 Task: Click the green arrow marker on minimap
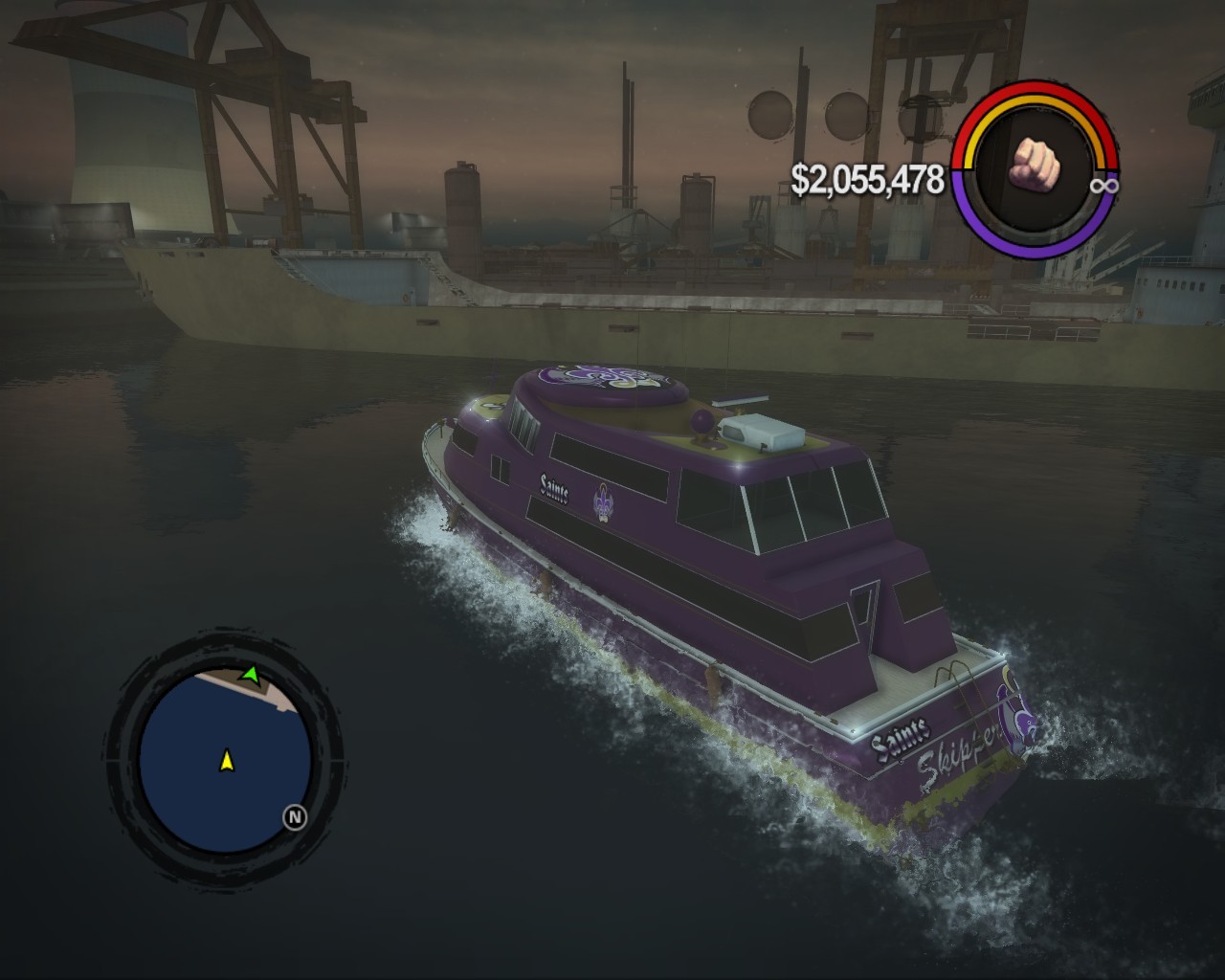coord(250,675)
